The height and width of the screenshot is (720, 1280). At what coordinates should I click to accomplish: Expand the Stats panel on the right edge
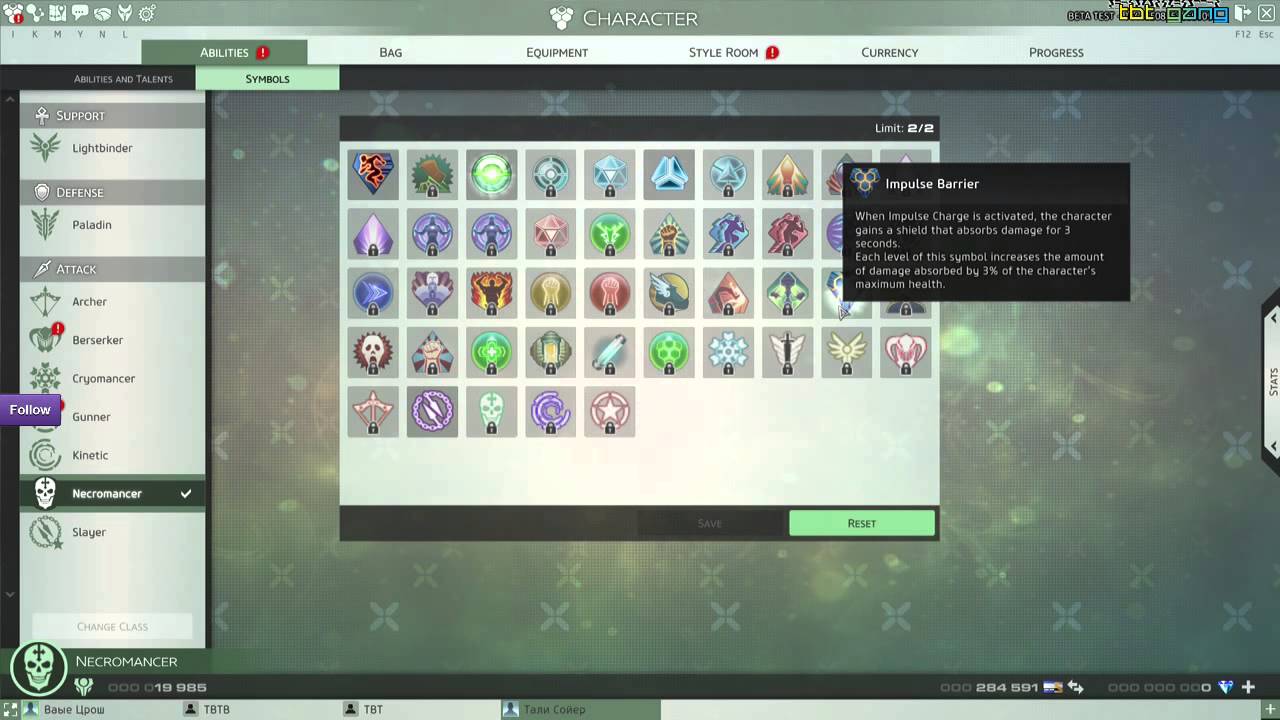1273,380
